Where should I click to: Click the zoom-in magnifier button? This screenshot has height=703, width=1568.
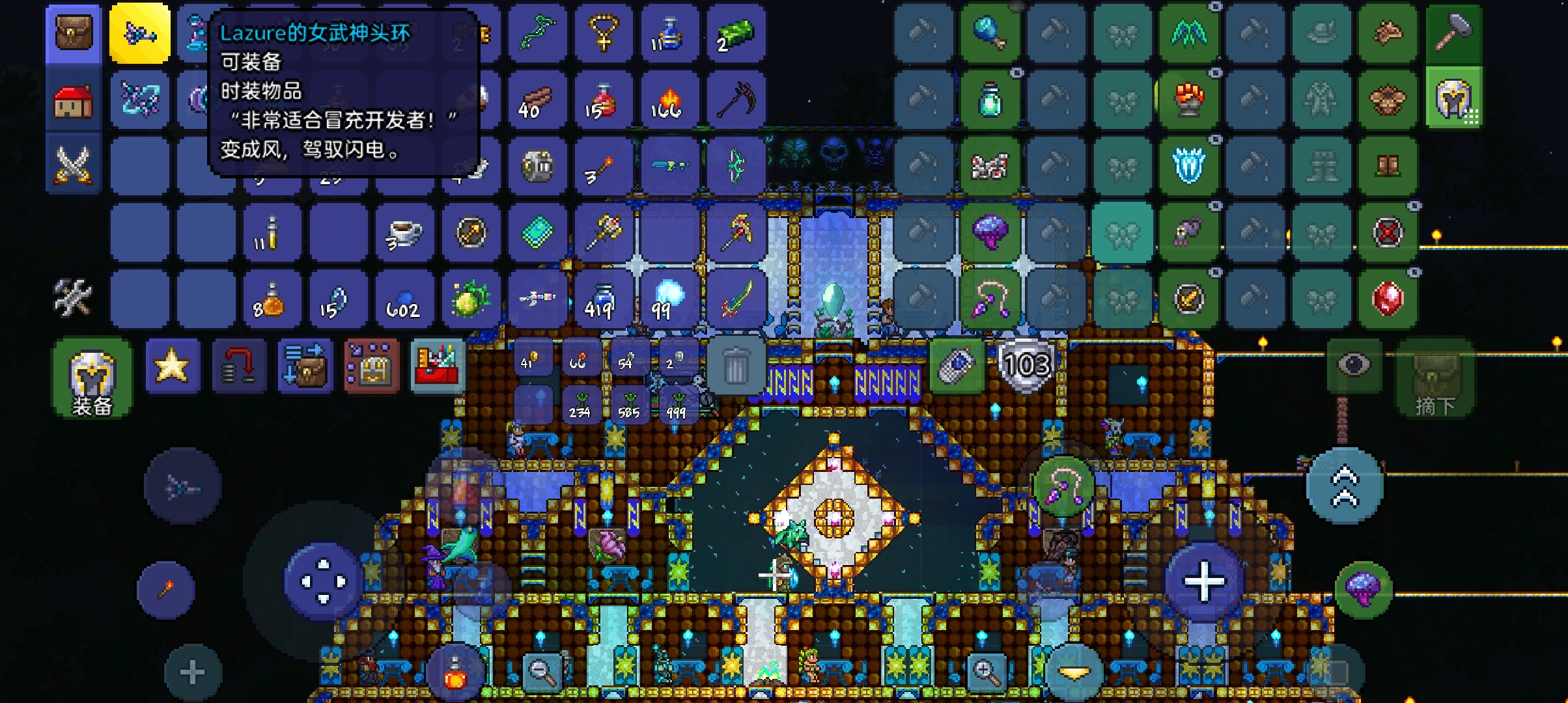click(x=986, y=670)
